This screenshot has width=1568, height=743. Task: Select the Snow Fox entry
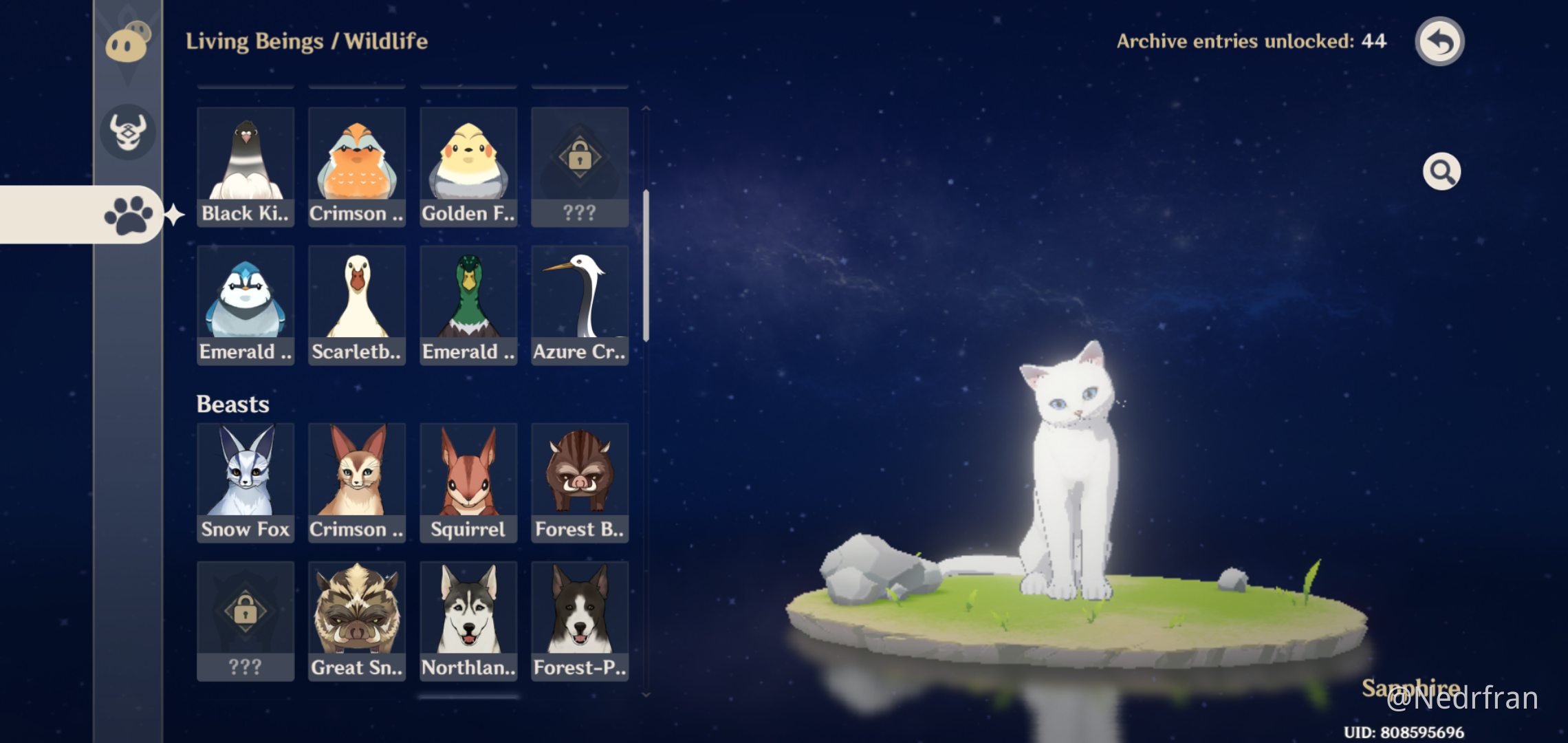pyautogui.click(x=246, y=482)
